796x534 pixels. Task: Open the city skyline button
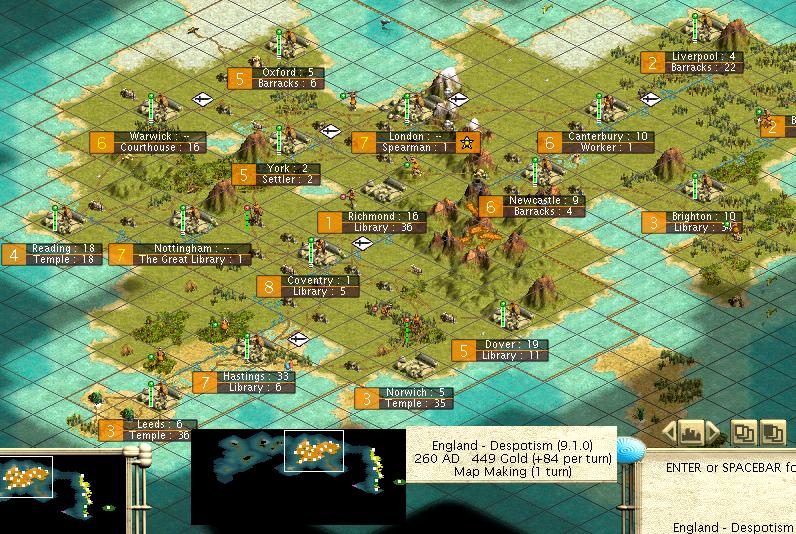pos(691,432)
